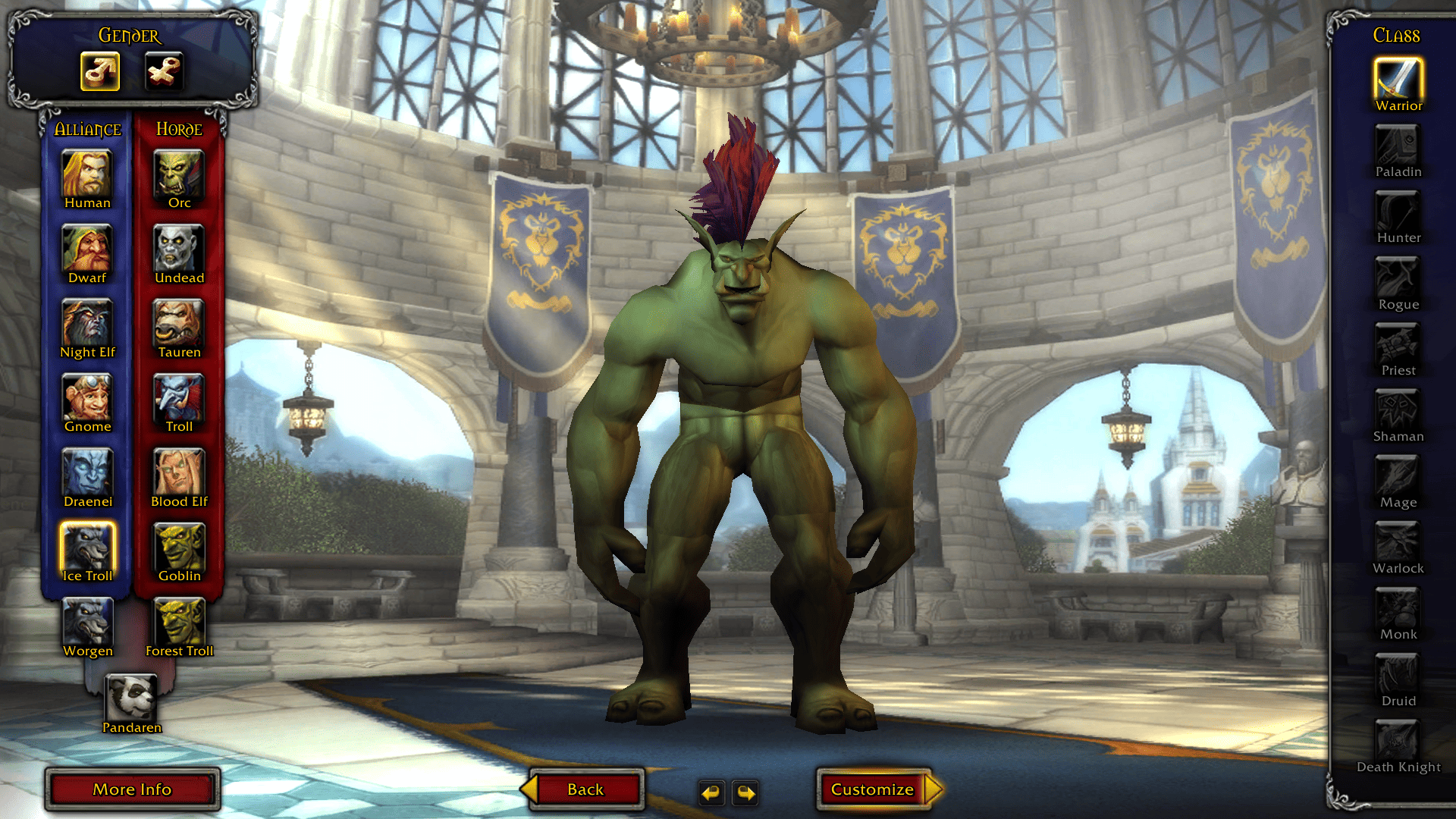Pick the Shaman class icon
The image size is (1456, 819).
(1398, 410)
